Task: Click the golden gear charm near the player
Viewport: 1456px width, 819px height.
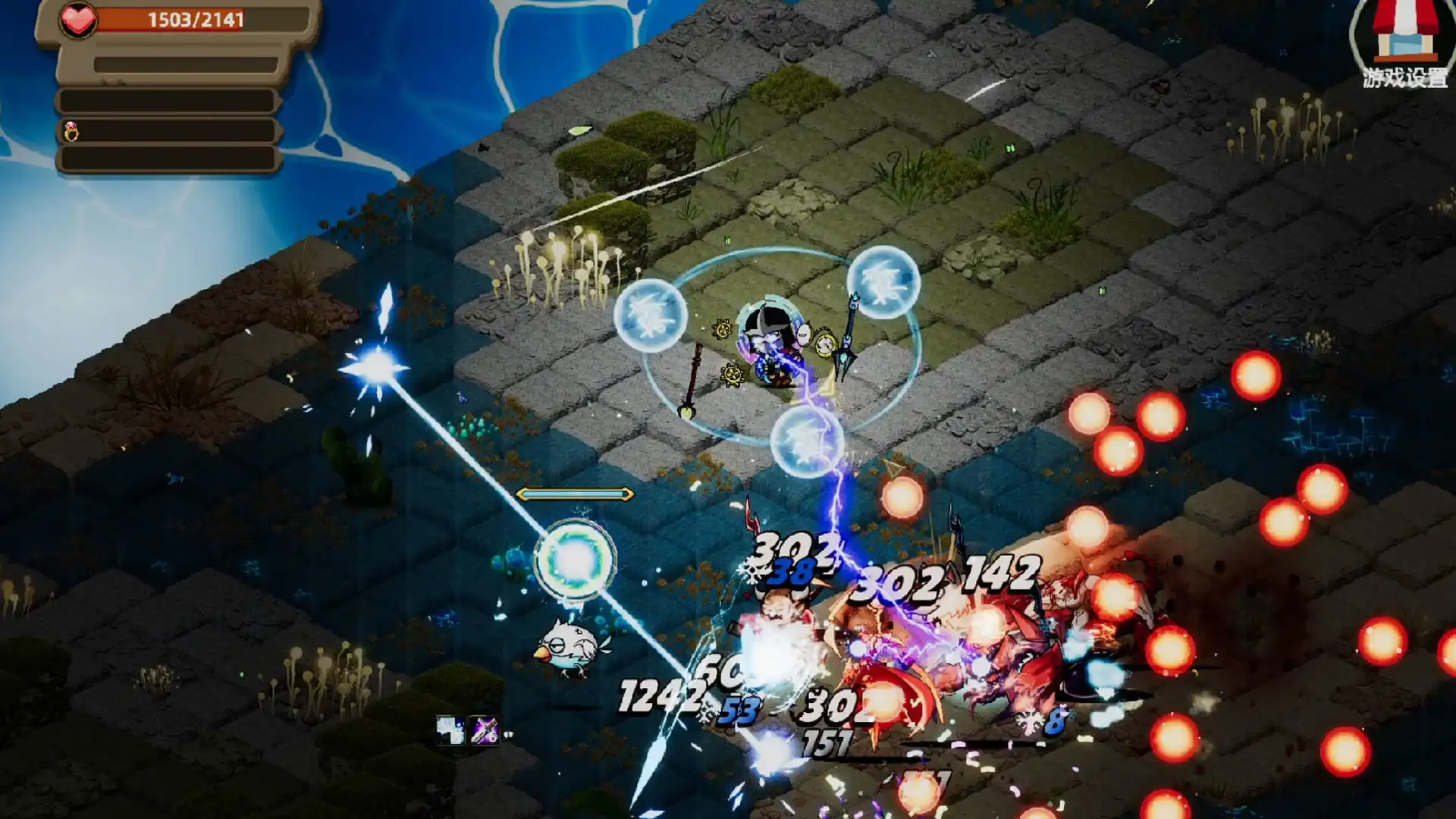Action: pos(723,331)
